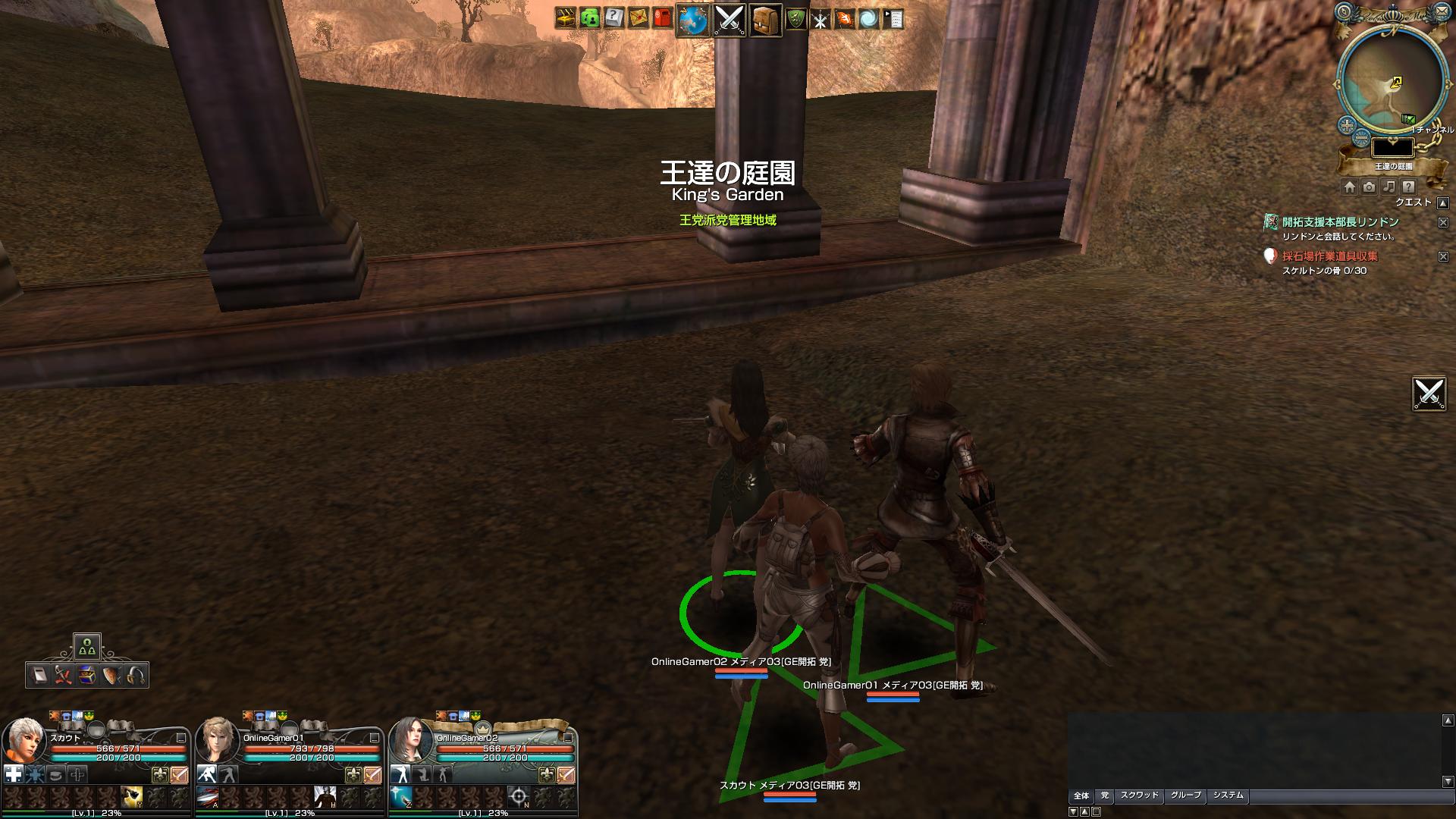1456x819 pixels.
Task: Zoom in the minimap with plus button
Action: click(x=1347, y=125)
